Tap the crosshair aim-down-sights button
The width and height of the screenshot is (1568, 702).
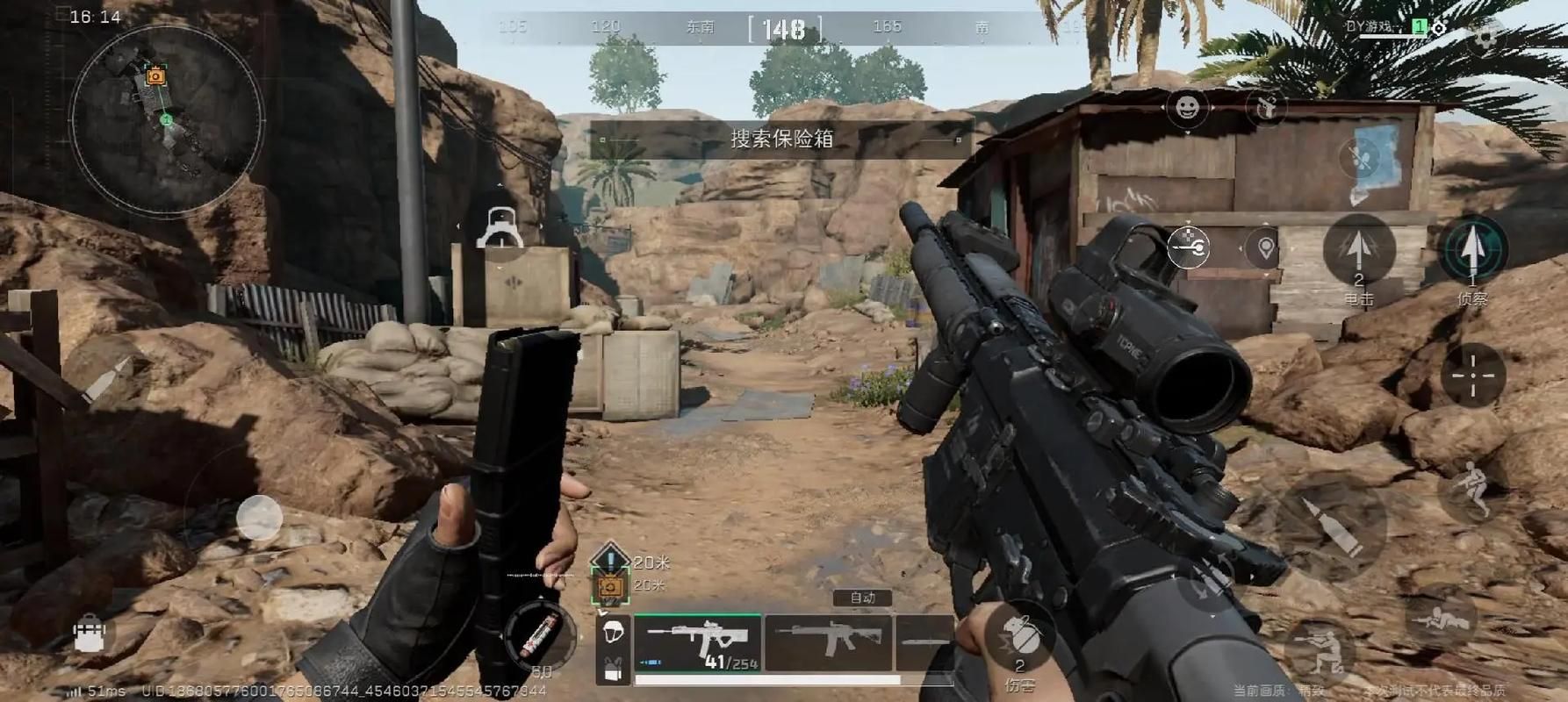[x=1472, y=376]
